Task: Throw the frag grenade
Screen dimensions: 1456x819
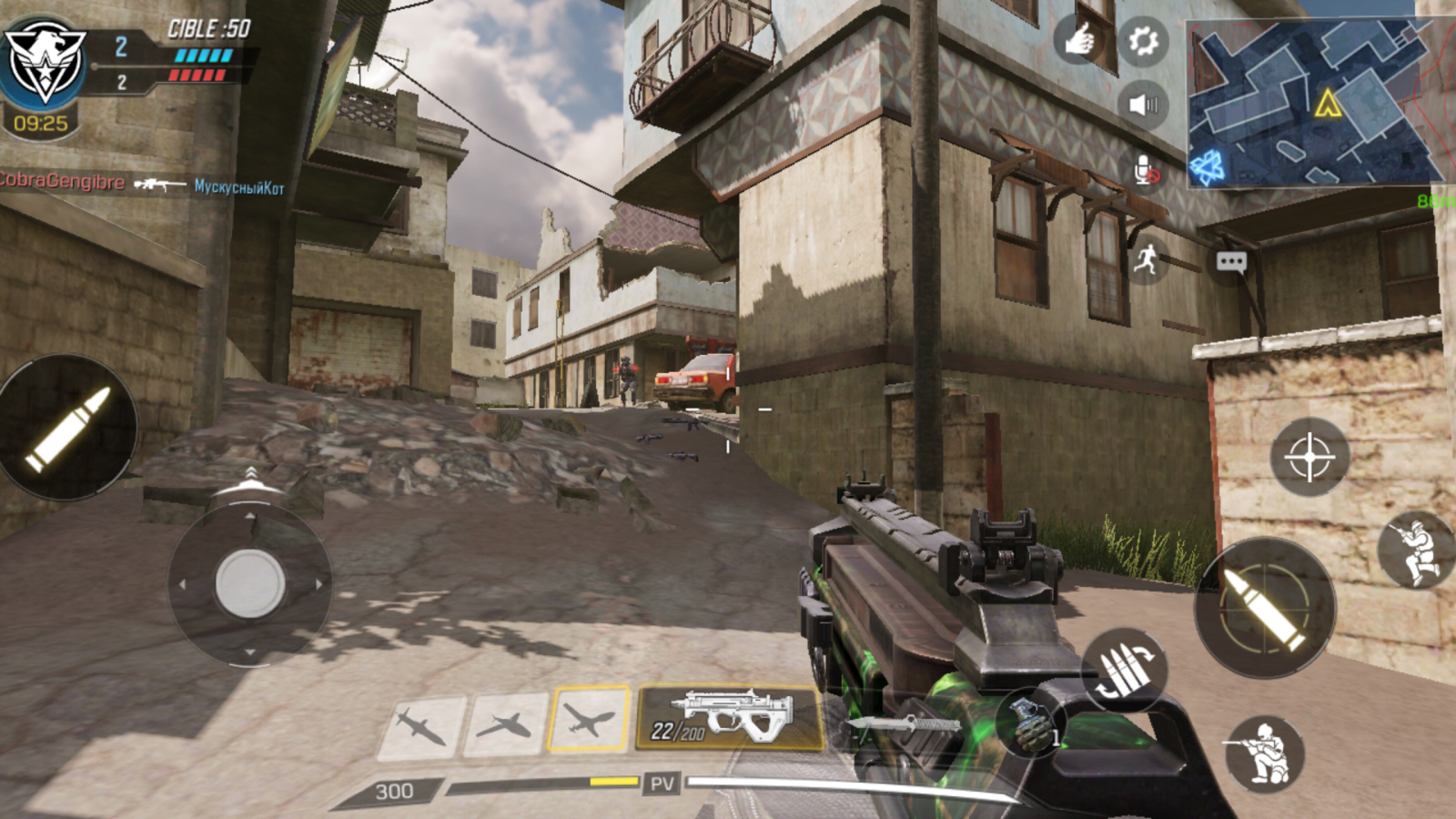Action: (1030, 723)
